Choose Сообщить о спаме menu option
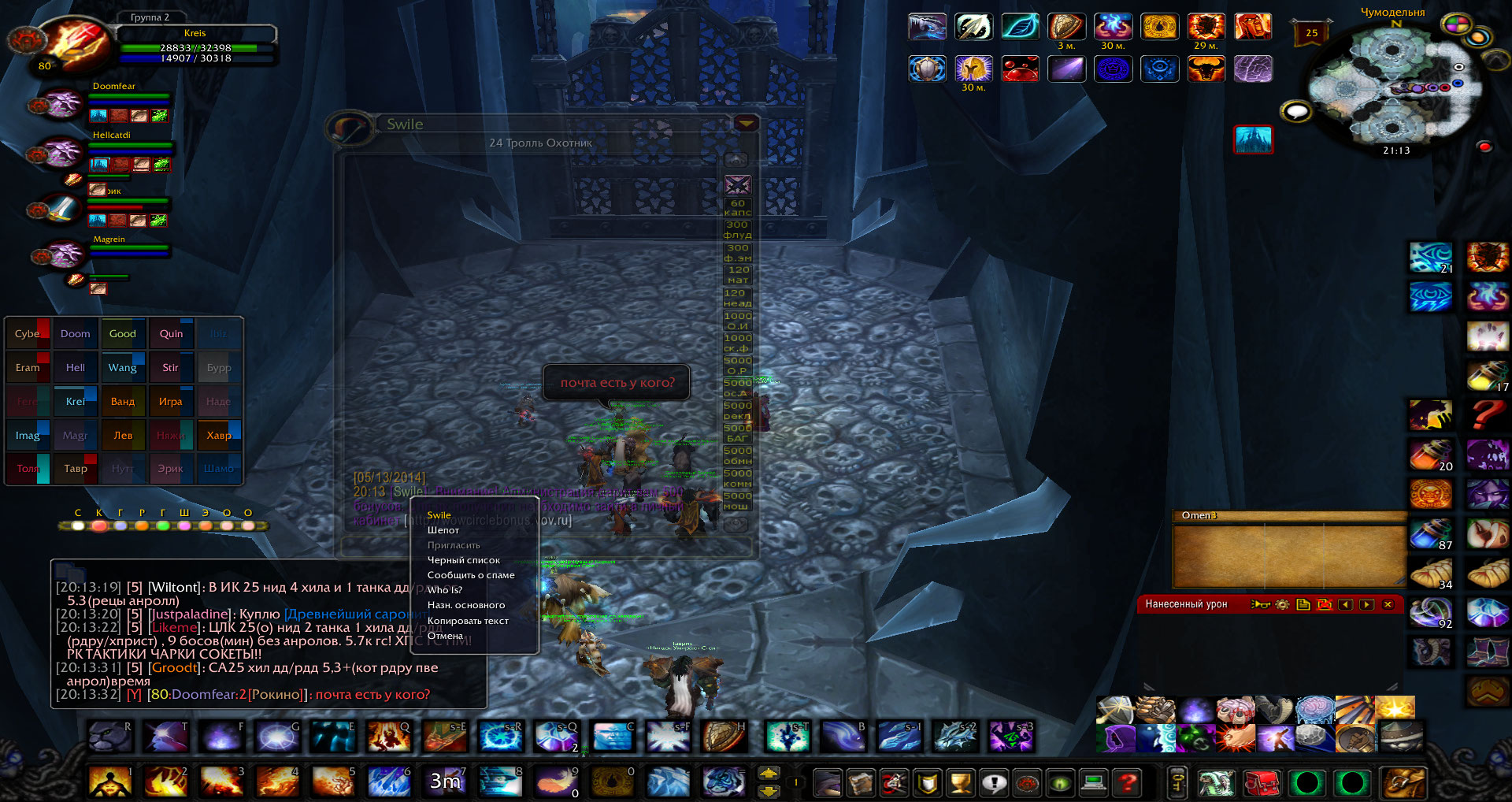This screenshot has height=802, width=1512. [x=470, y=575]
